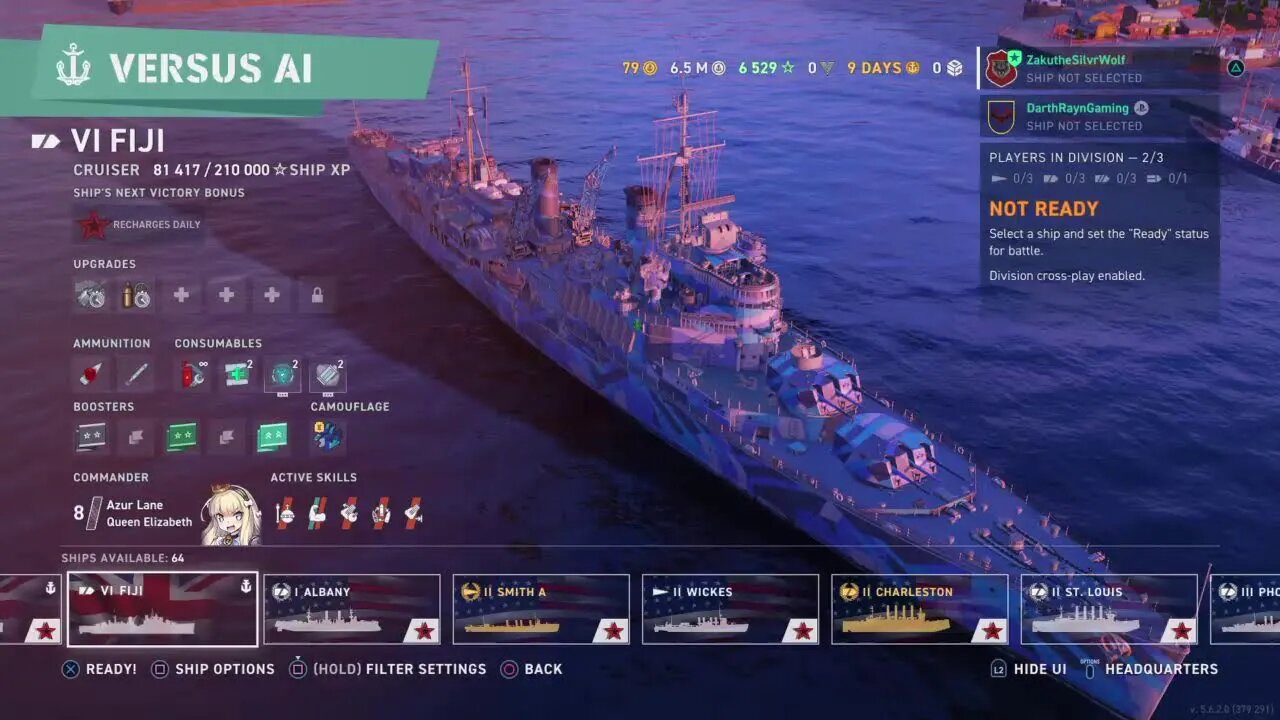
Task: Open the Versus AI battle mode banner
Action: coord(210,68)
